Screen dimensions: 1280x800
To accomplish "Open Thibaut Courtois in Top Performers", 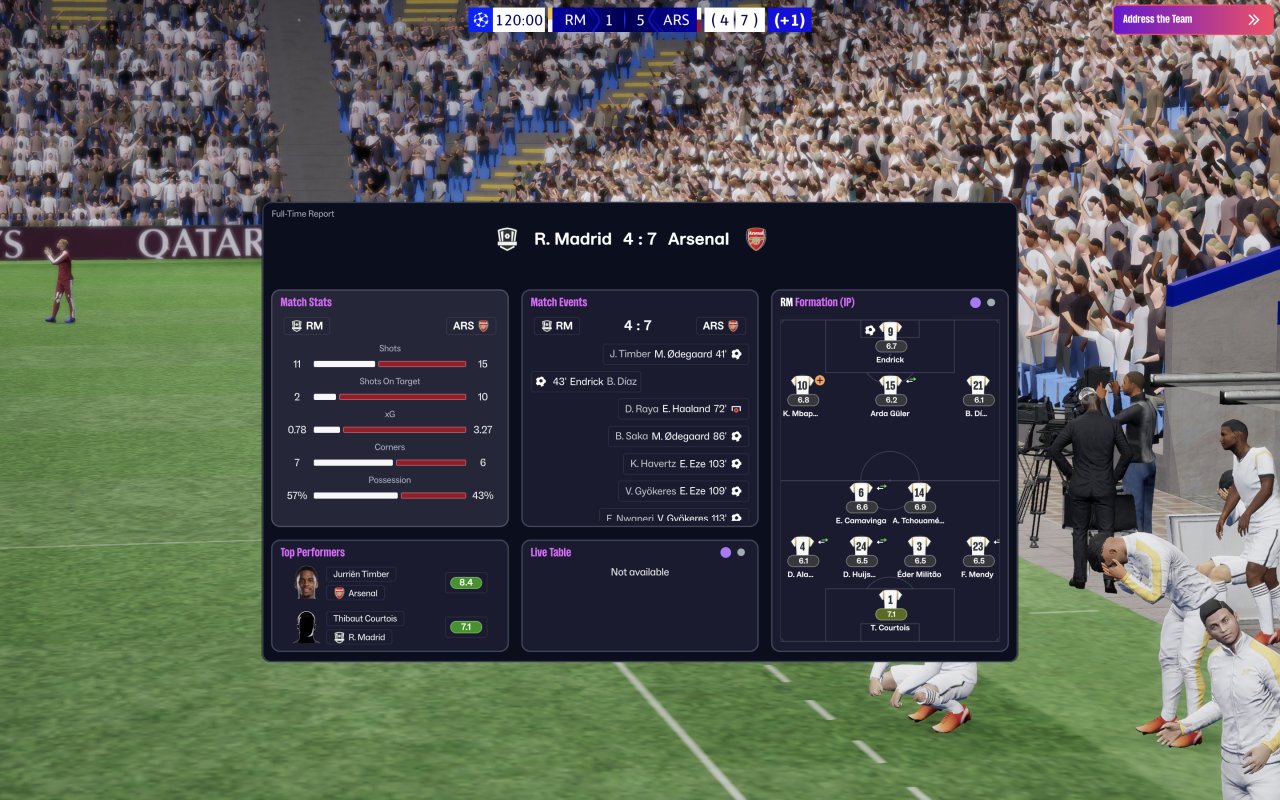I will (365, 619).
